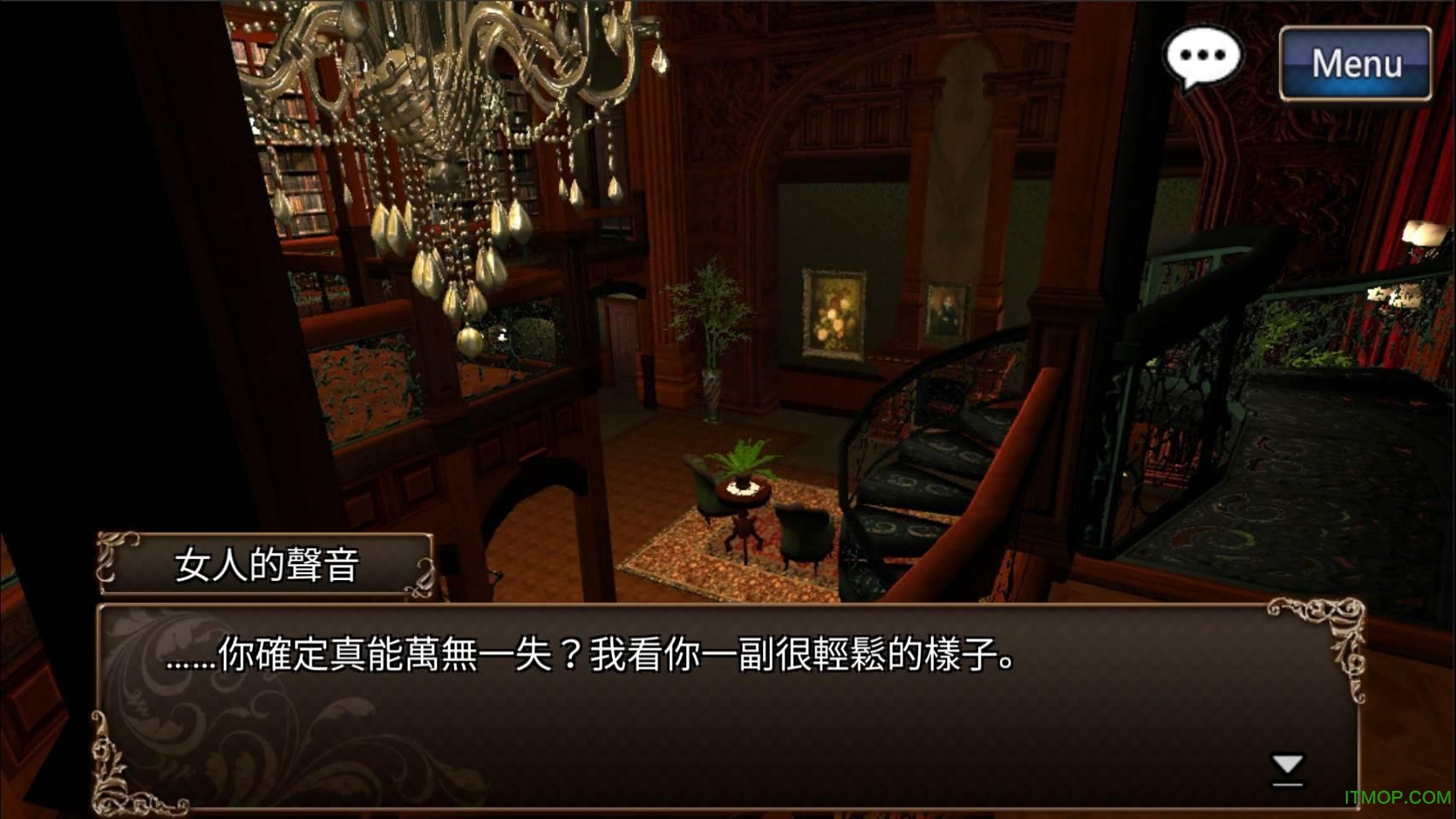Open the Menu
Image resolution: width=1456 pixels, height=819 pixels.
pos(1355,61)
